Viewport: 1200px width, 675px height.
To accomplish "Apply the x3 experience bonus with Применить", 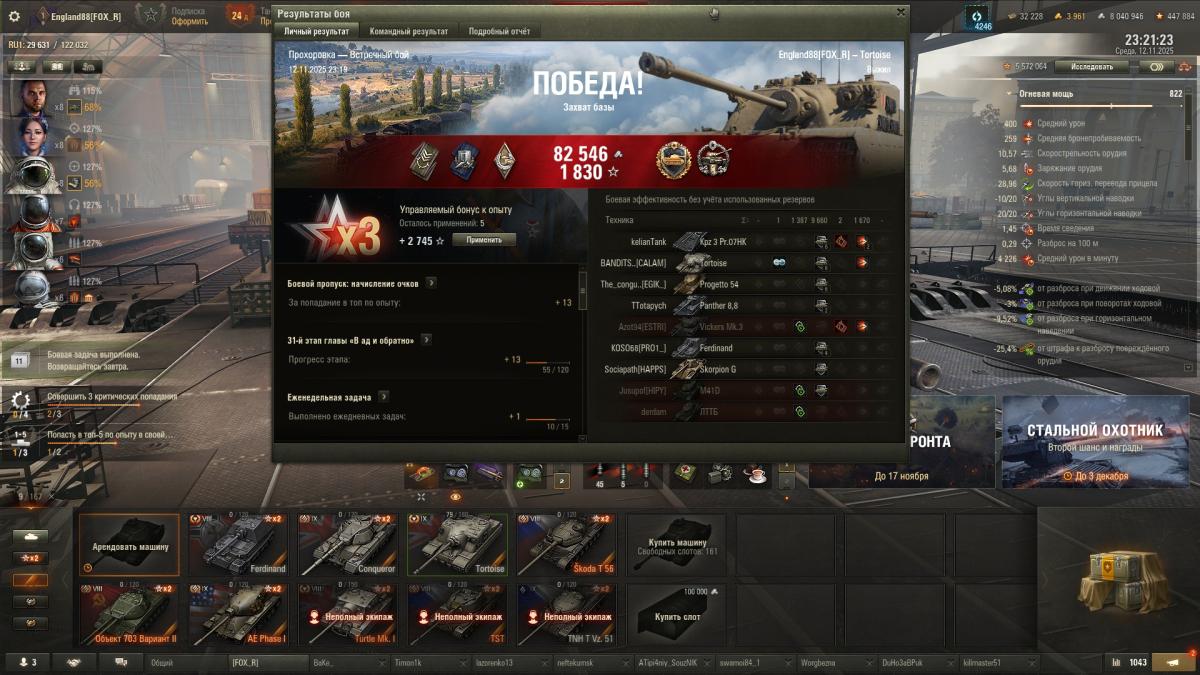I will [x=484, y=240].
